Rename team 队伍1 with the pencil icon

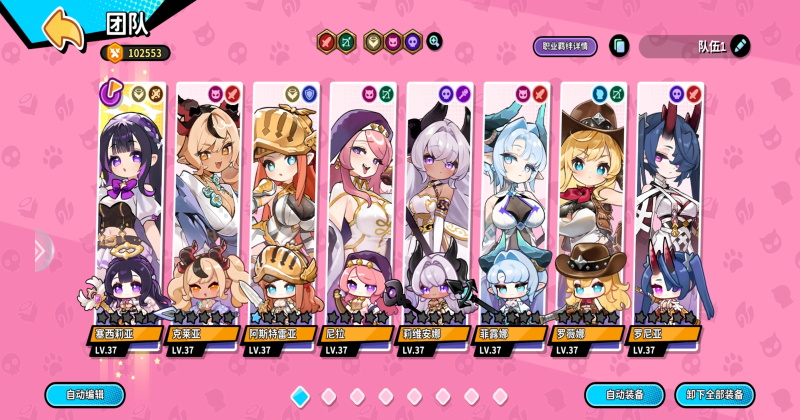click(740, 45)
